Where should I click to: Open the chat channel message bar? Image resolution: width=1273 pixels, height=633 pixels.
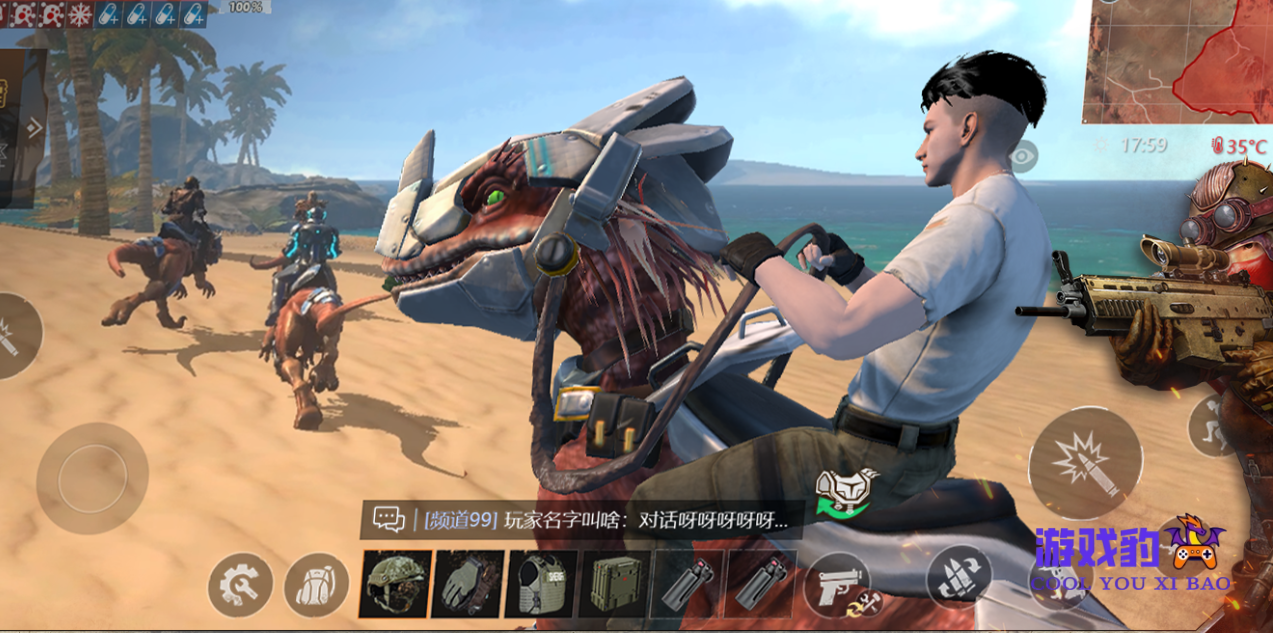[x=582, y=520]
